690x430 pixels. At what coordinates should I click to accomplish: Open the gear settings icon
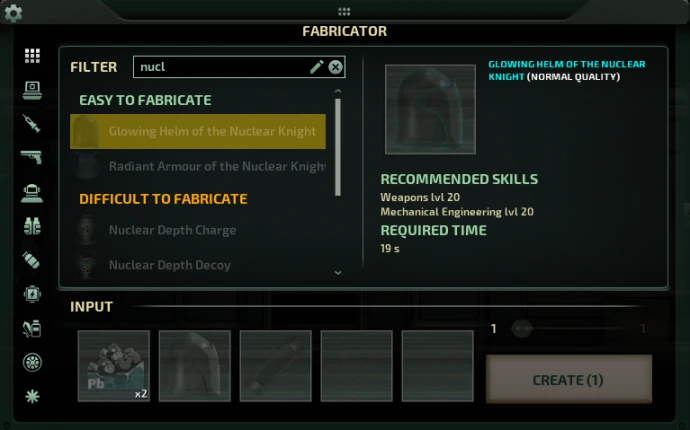point(14,14)
